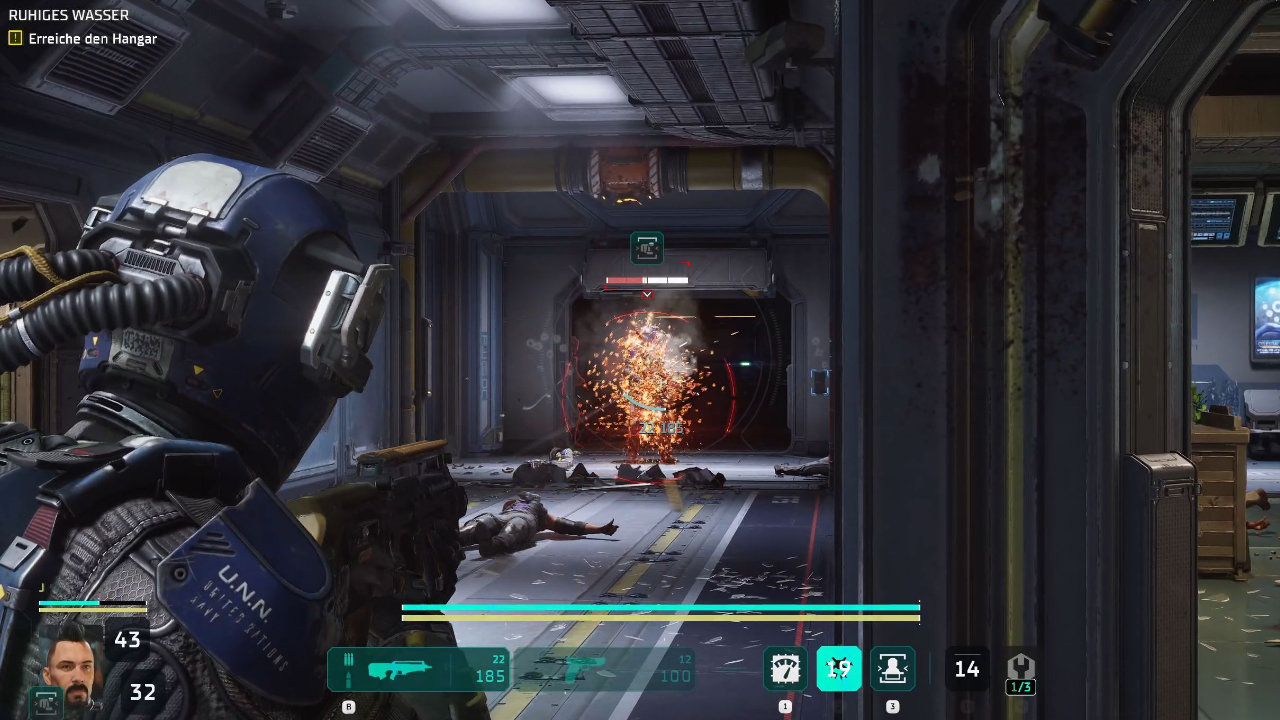Click the class badge under the portrait
The width and height of the screenshot is (1280, 720).
pyautogui.click(x=46, y=701)
